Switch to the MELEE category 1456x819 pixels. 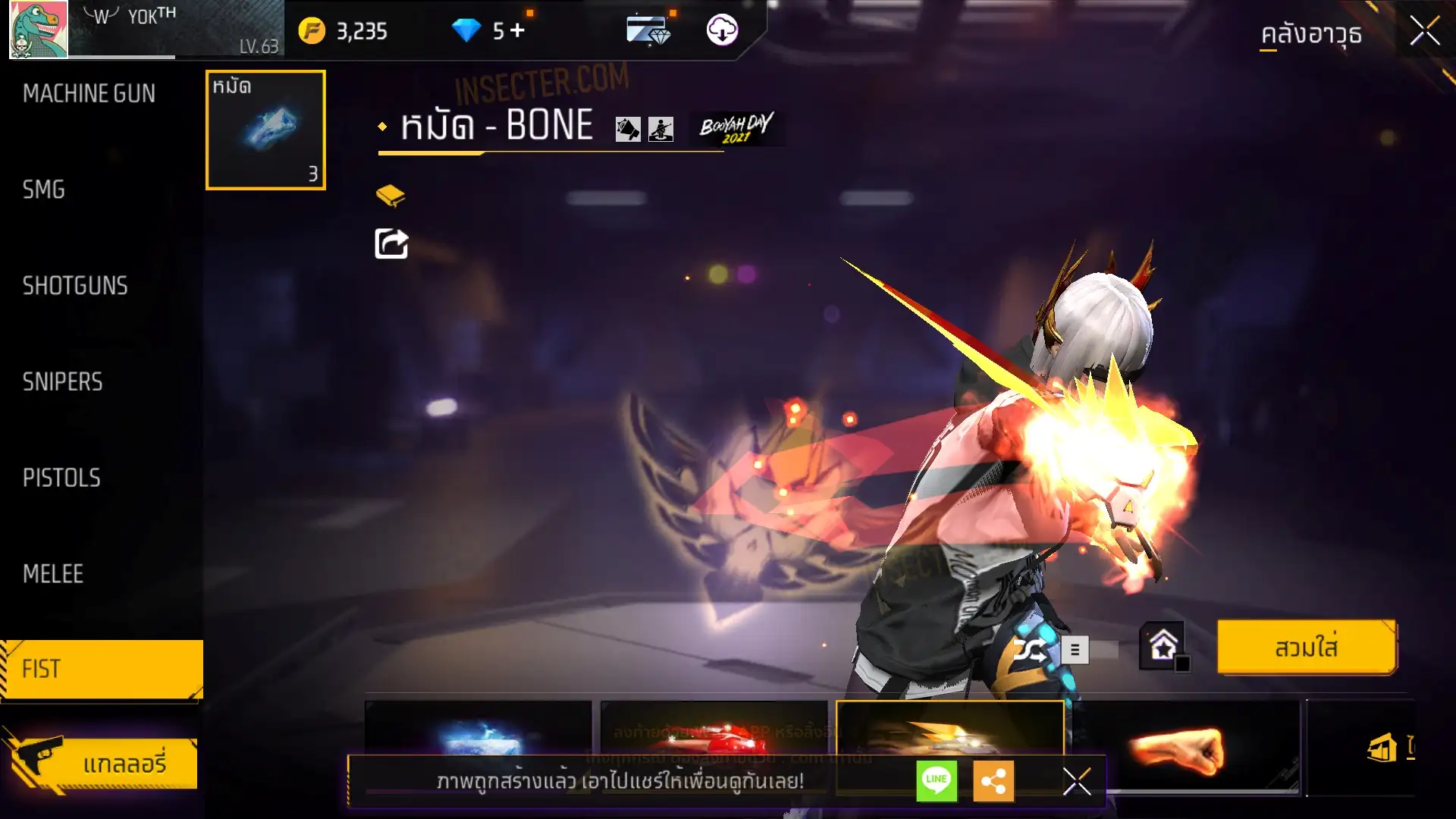[53, 574]
